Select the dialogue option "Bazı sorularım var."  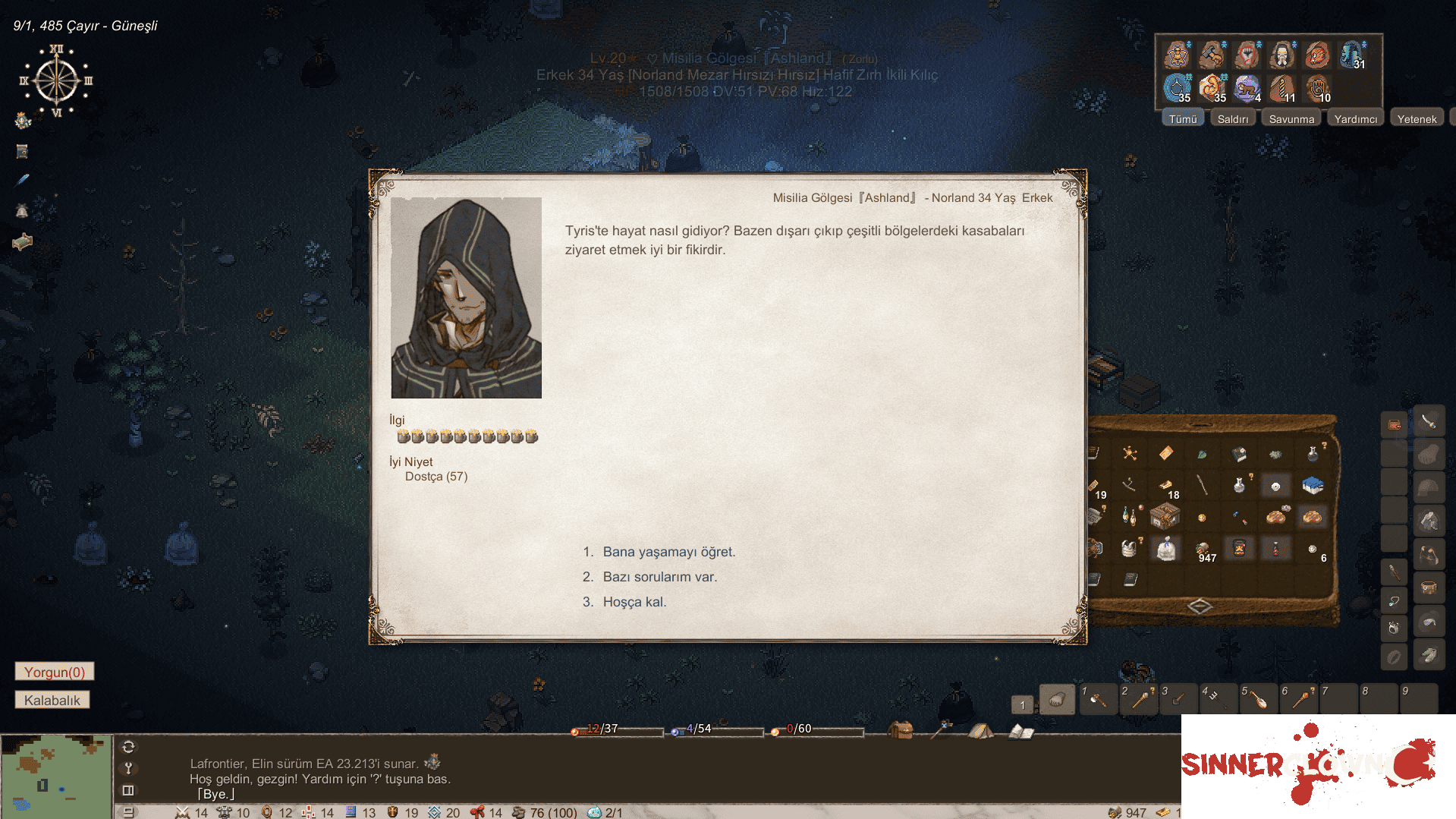659,577
